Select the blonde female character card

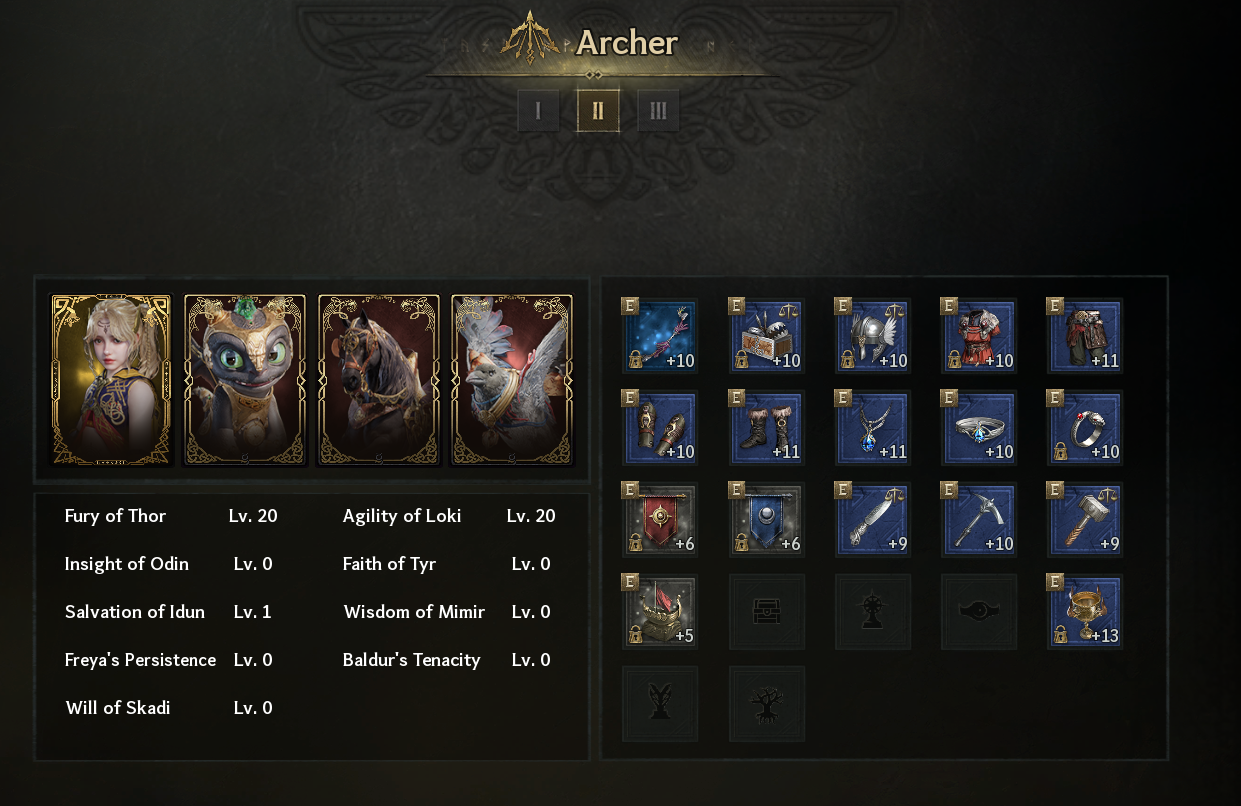click(111, 380)
